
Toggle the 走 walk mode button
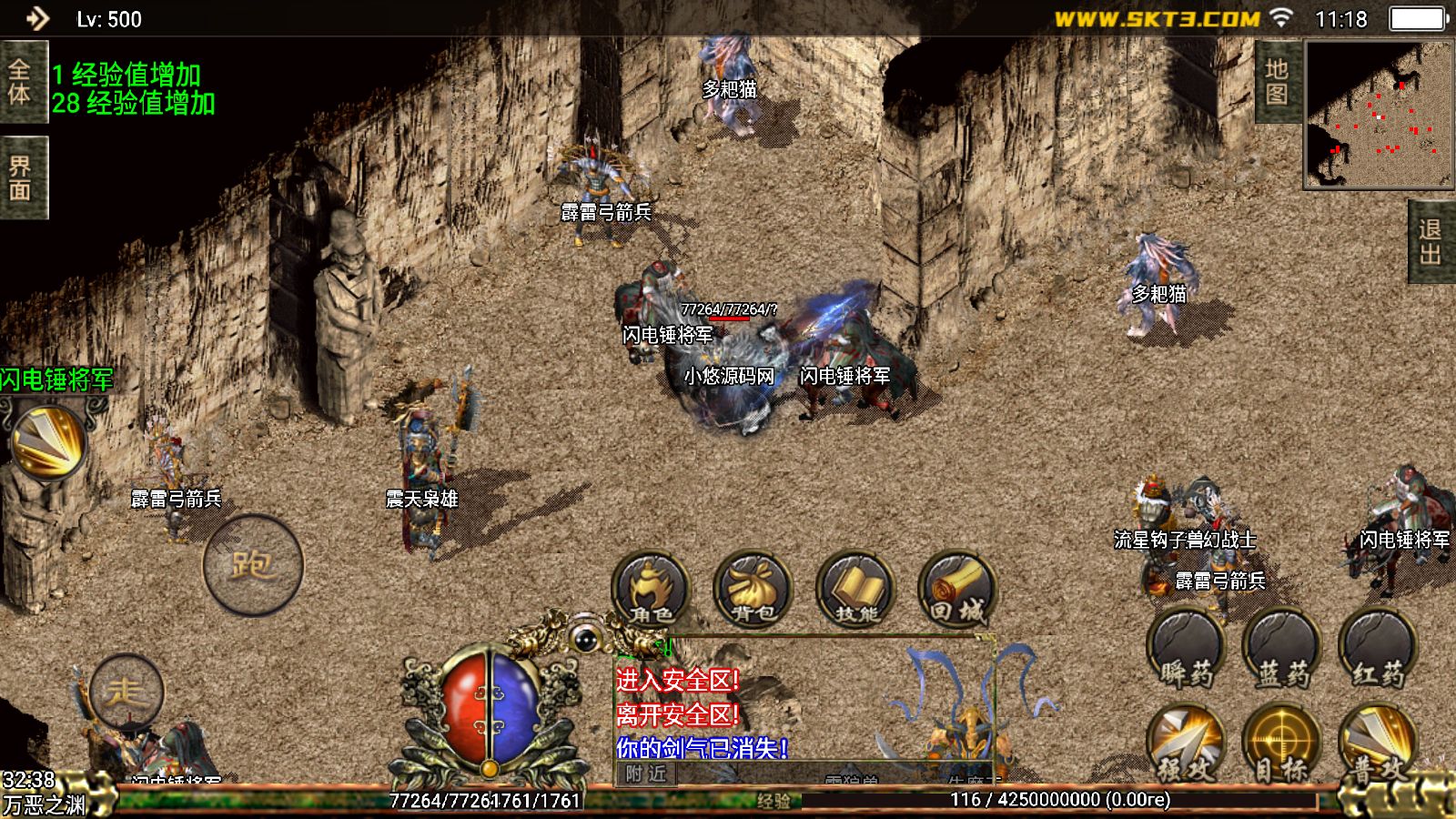pos(126,693)
